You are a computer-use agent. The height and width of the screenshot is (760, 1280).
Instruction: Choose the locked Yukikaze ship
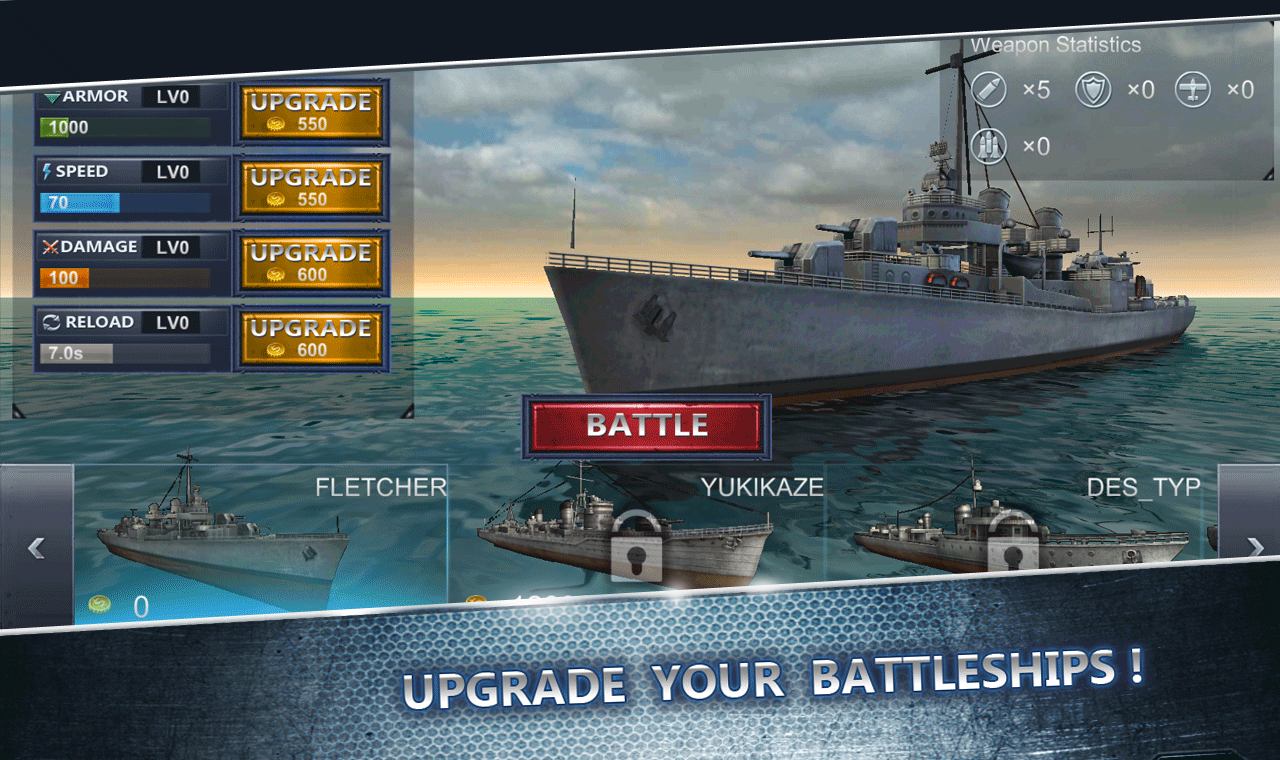(636, 540)
